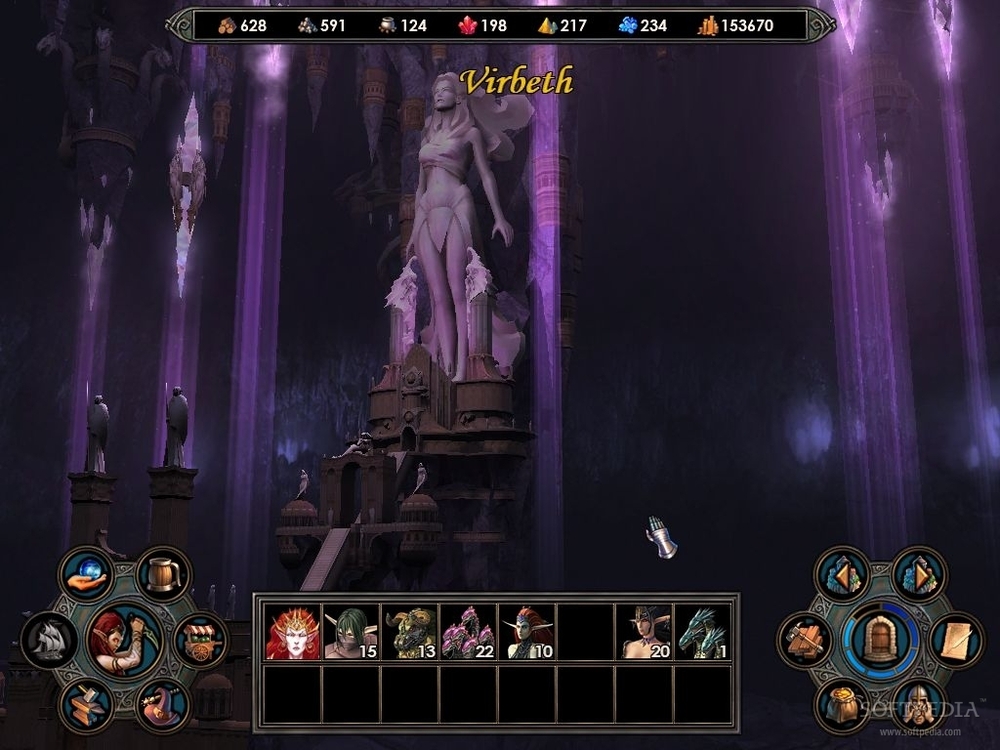Viewport: 1000px width, 750px height.
Task: Select the red-haired hero portrait
Action: 292,632
